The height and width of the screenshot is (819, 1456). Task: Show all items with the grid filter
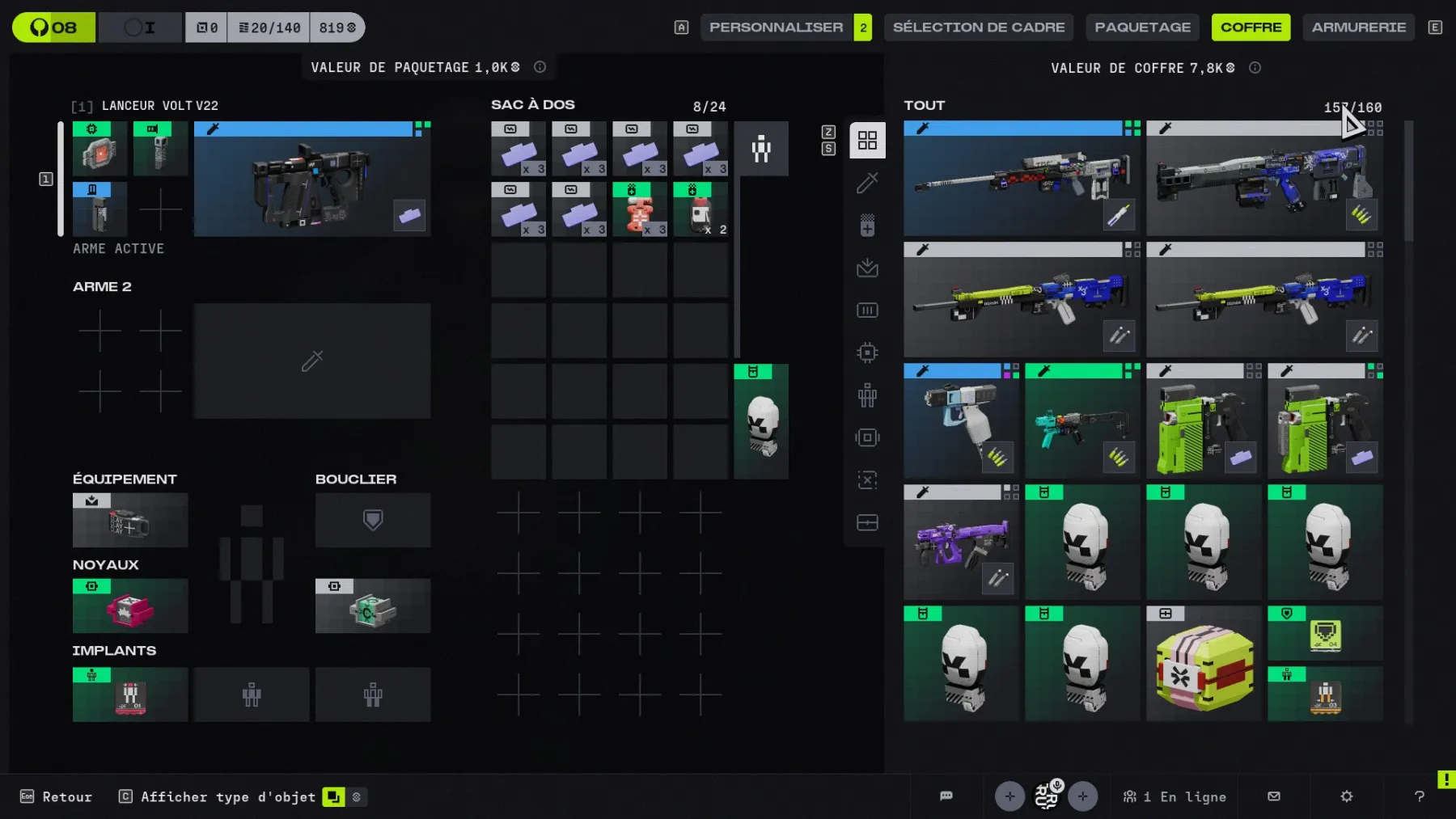pos(867,141)
